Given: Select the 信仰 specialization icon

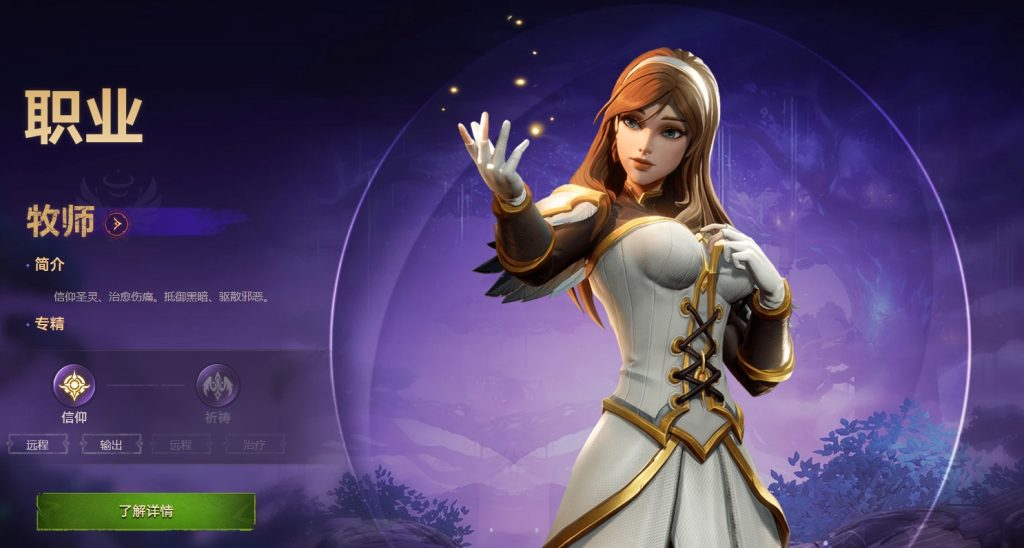Looking at the screenshot, I should coord(74,385).
